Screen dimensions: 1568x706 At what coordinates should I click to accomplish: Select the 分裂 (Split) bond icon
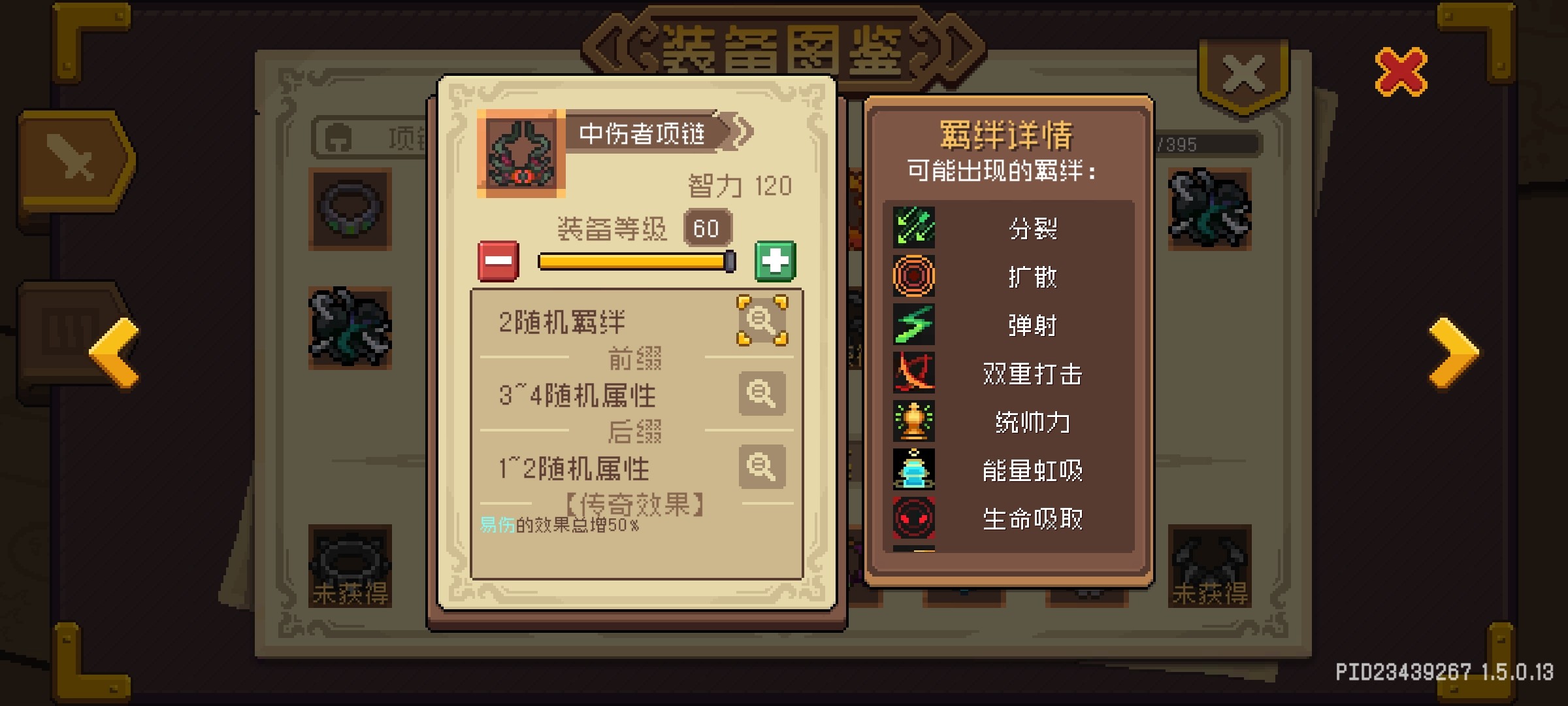[x=915, y=228]
